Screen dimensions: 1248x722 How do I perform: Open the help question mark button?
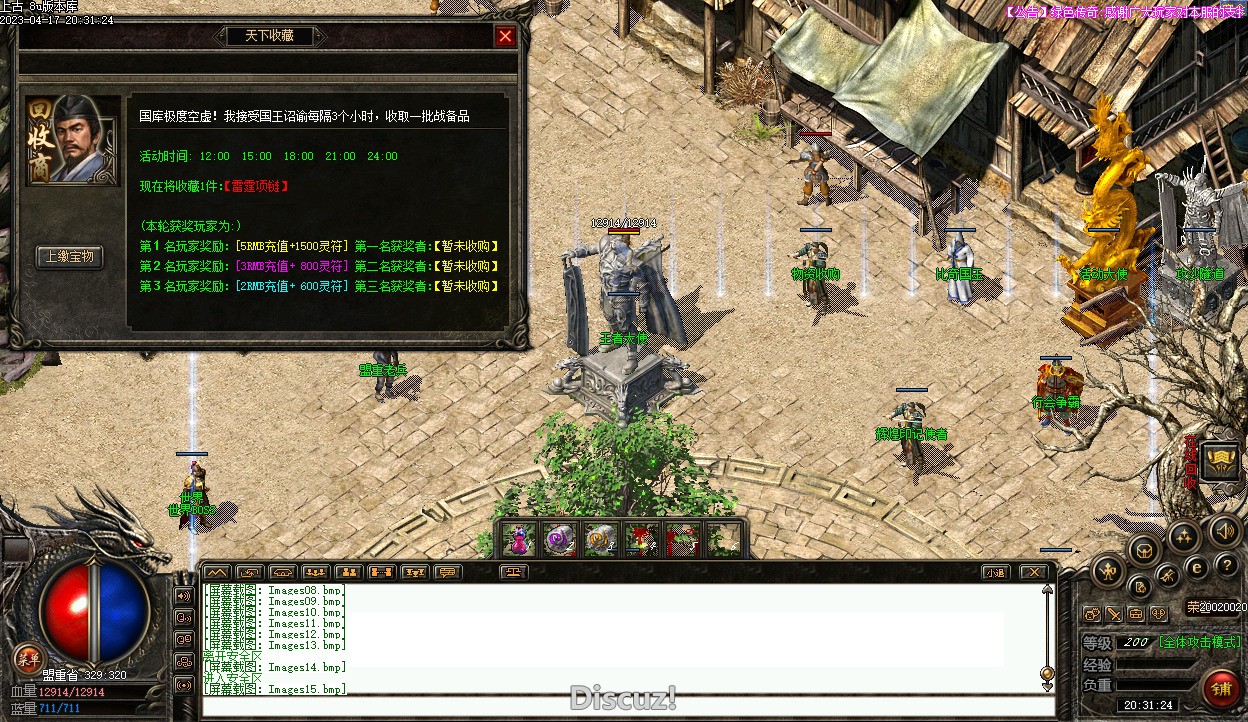1226,566
